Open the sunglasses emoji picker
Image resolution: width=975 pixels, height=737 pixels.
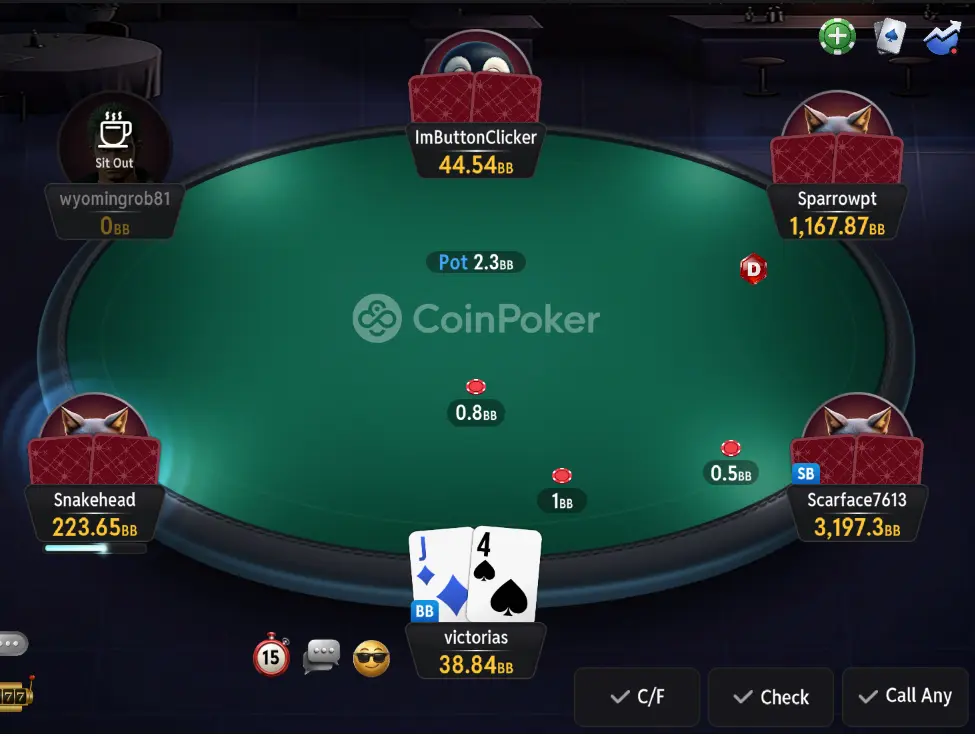click(x=371, y=658)
